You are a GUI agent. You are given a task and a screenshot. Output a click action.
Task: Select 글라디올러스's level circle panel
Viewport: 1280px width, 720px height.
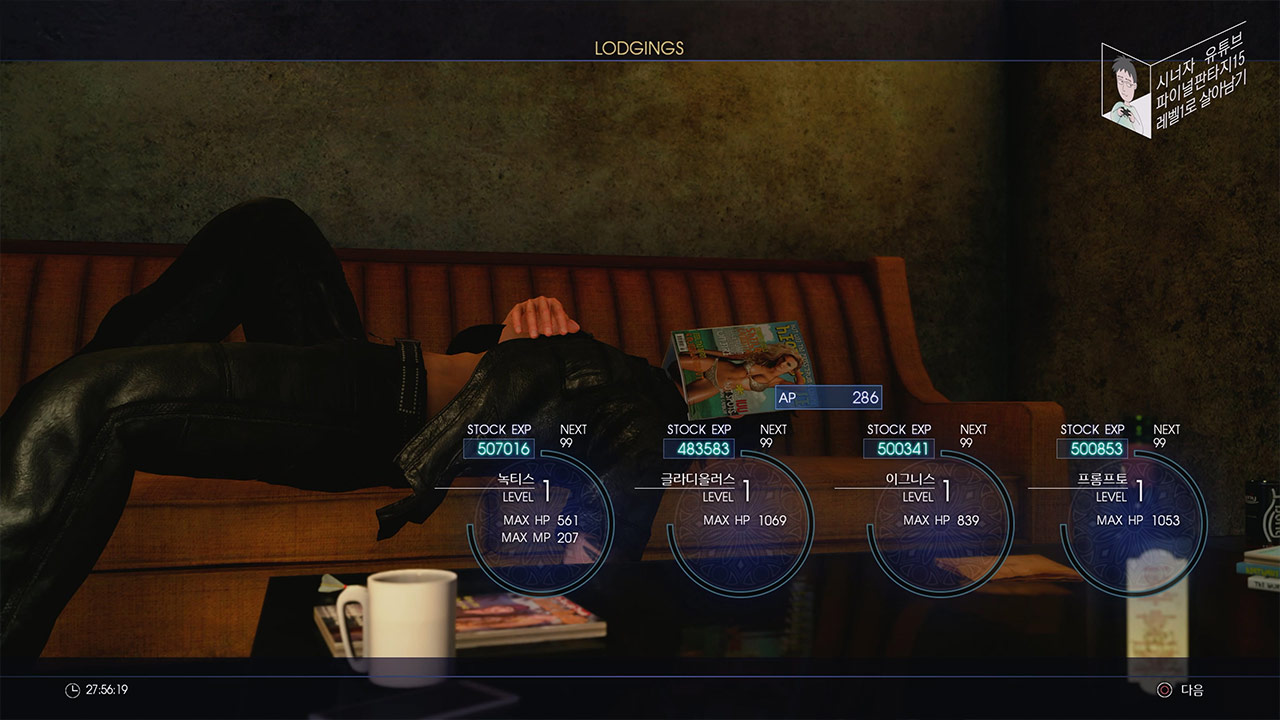[x=740, y=520]
